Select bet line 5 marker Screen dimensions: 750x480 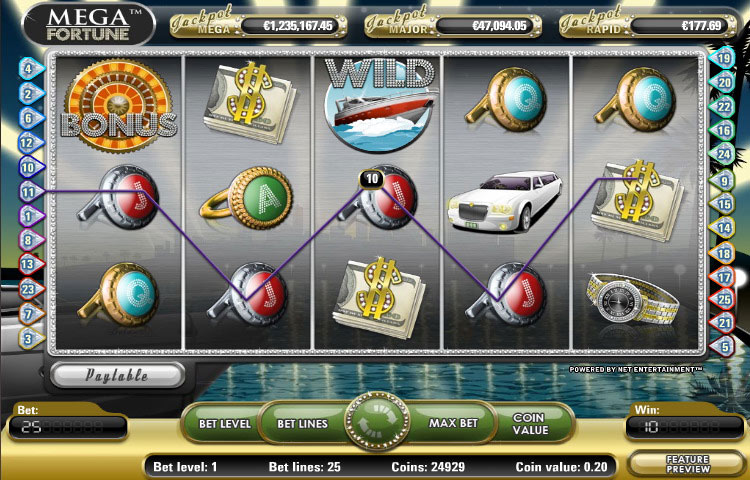[x=725, y=347]
